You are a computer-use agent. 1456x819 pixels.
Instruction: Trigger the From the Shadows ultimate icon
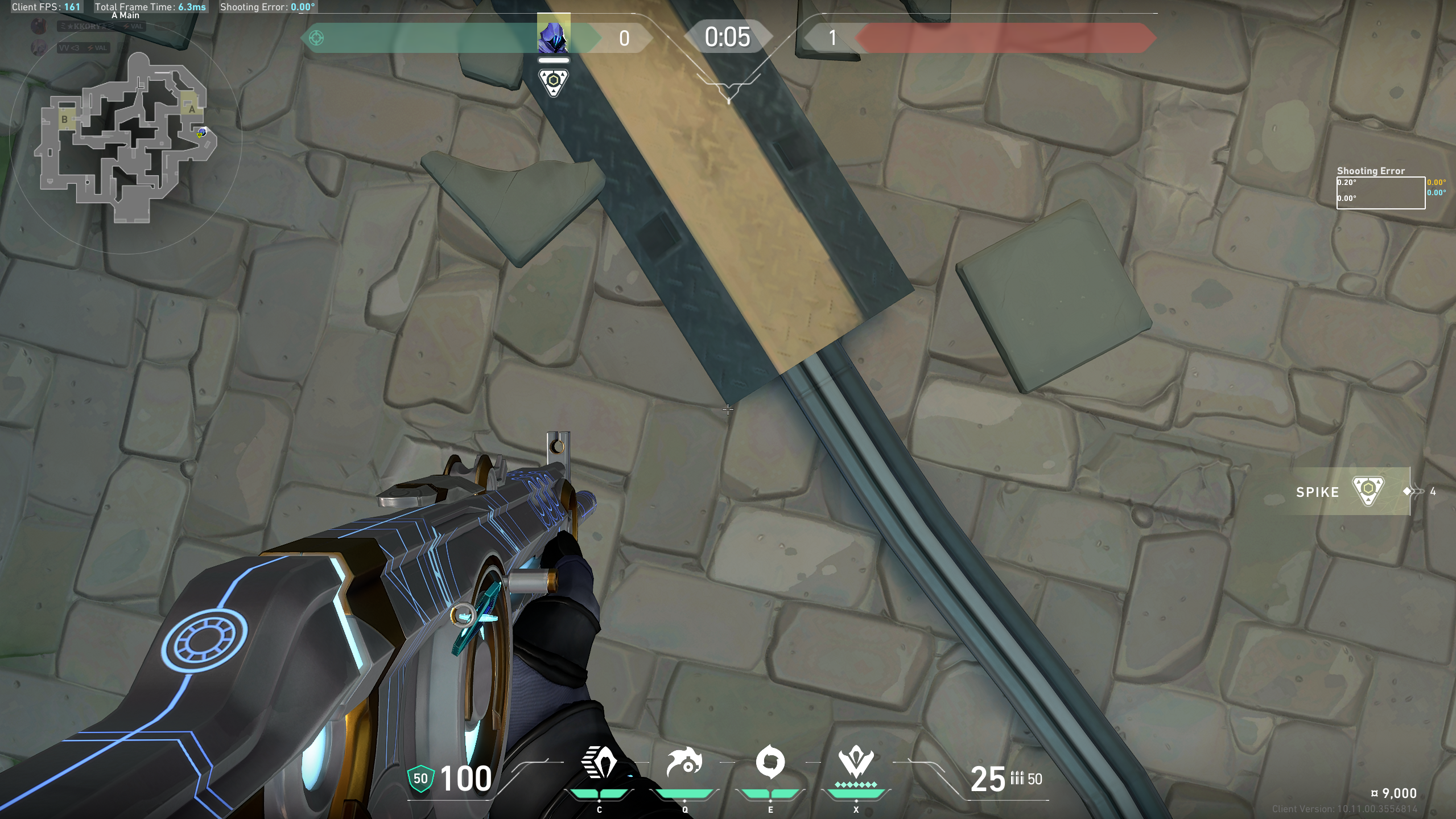pos(856,763)
